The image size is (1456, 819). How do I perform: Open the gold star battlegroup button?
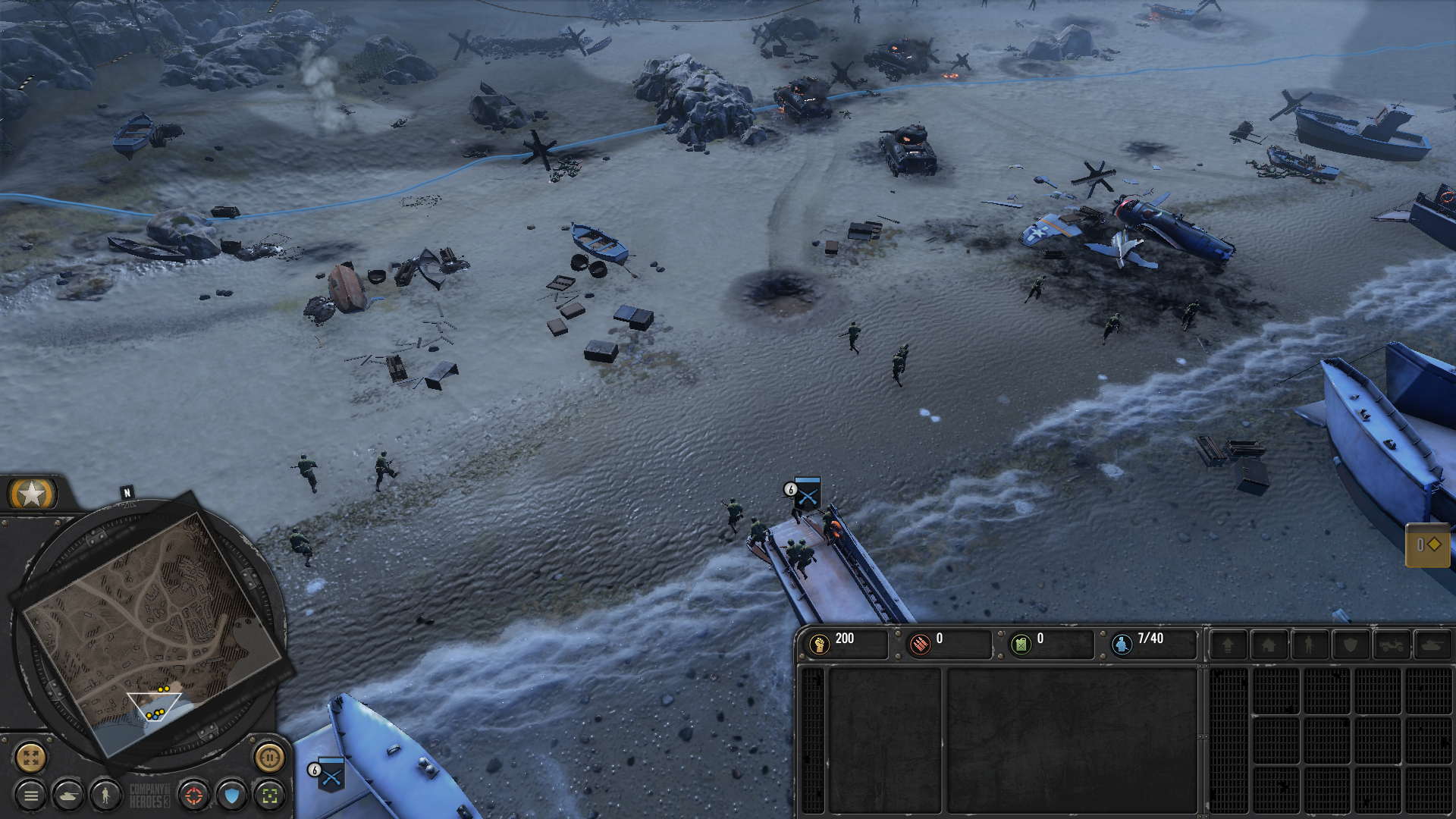pos(32,494)
